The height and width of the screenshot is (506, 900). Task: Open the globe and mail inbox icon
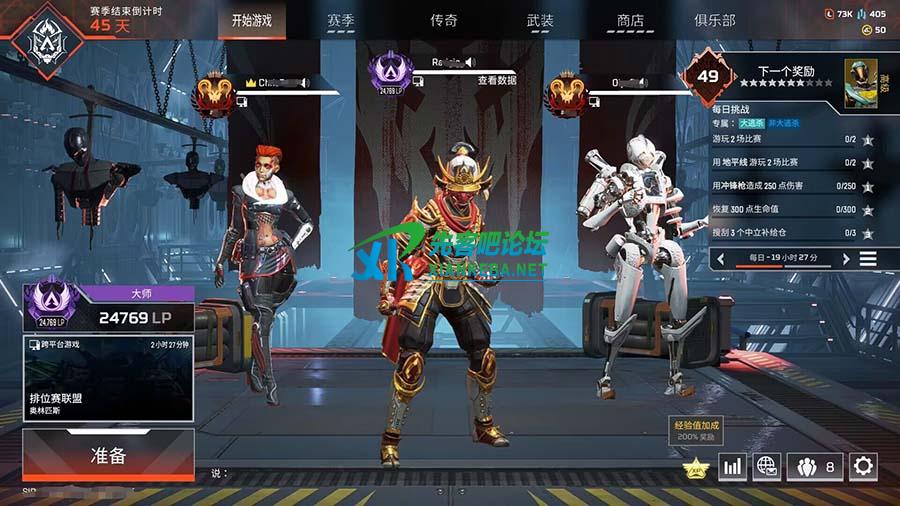click(x=767, y=465)
